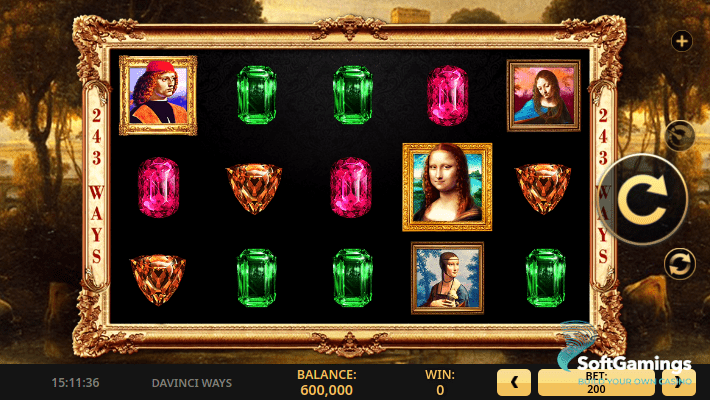
Task: Decrease the bet with the left arrow
Action: coord(514,381)
